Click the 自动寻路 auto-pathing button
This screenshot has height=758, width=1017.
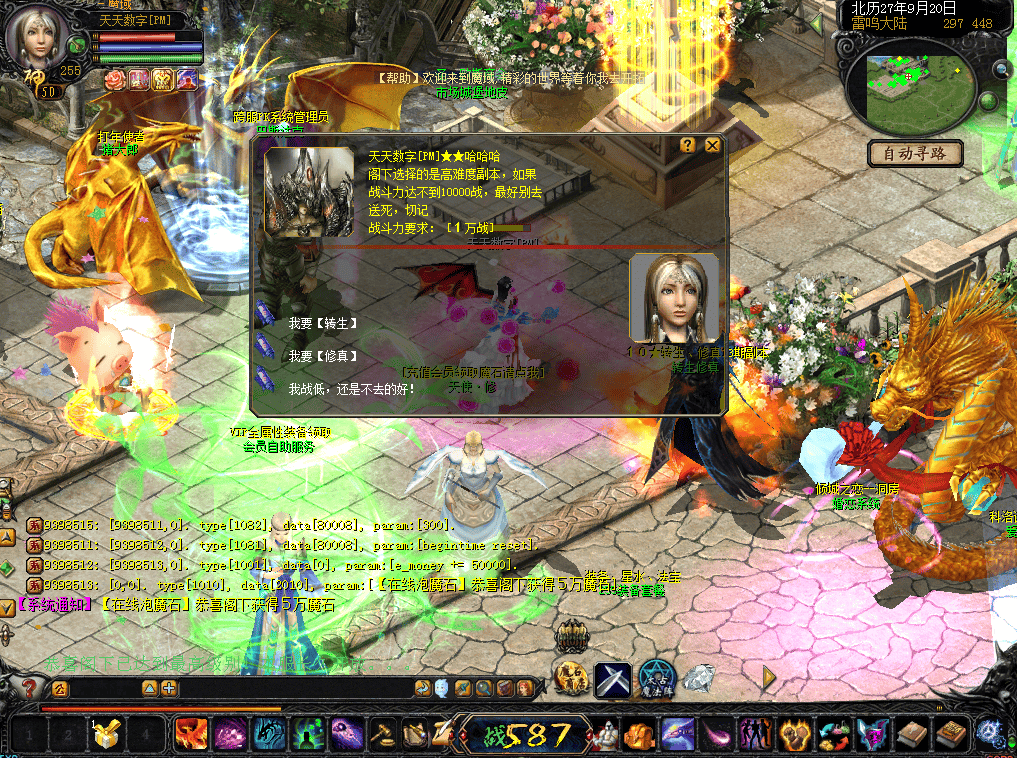pos(915,154)
